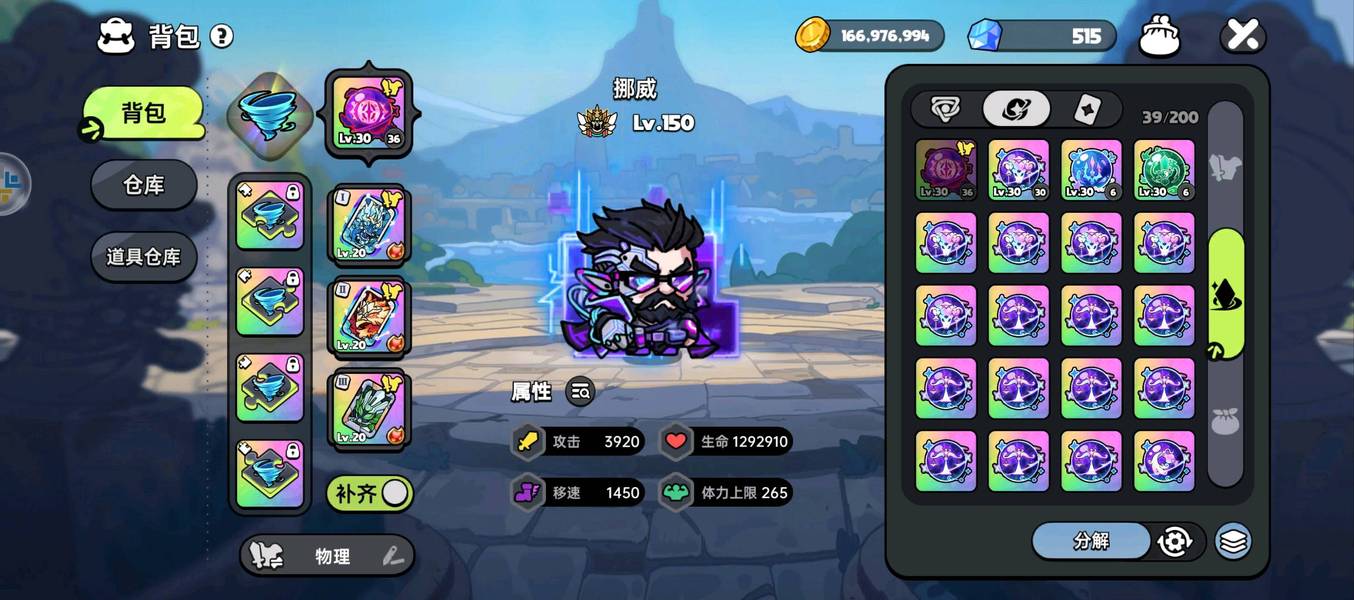Close the backpack screen with X
This screenshot has height=600, width=1354.
1243,37
